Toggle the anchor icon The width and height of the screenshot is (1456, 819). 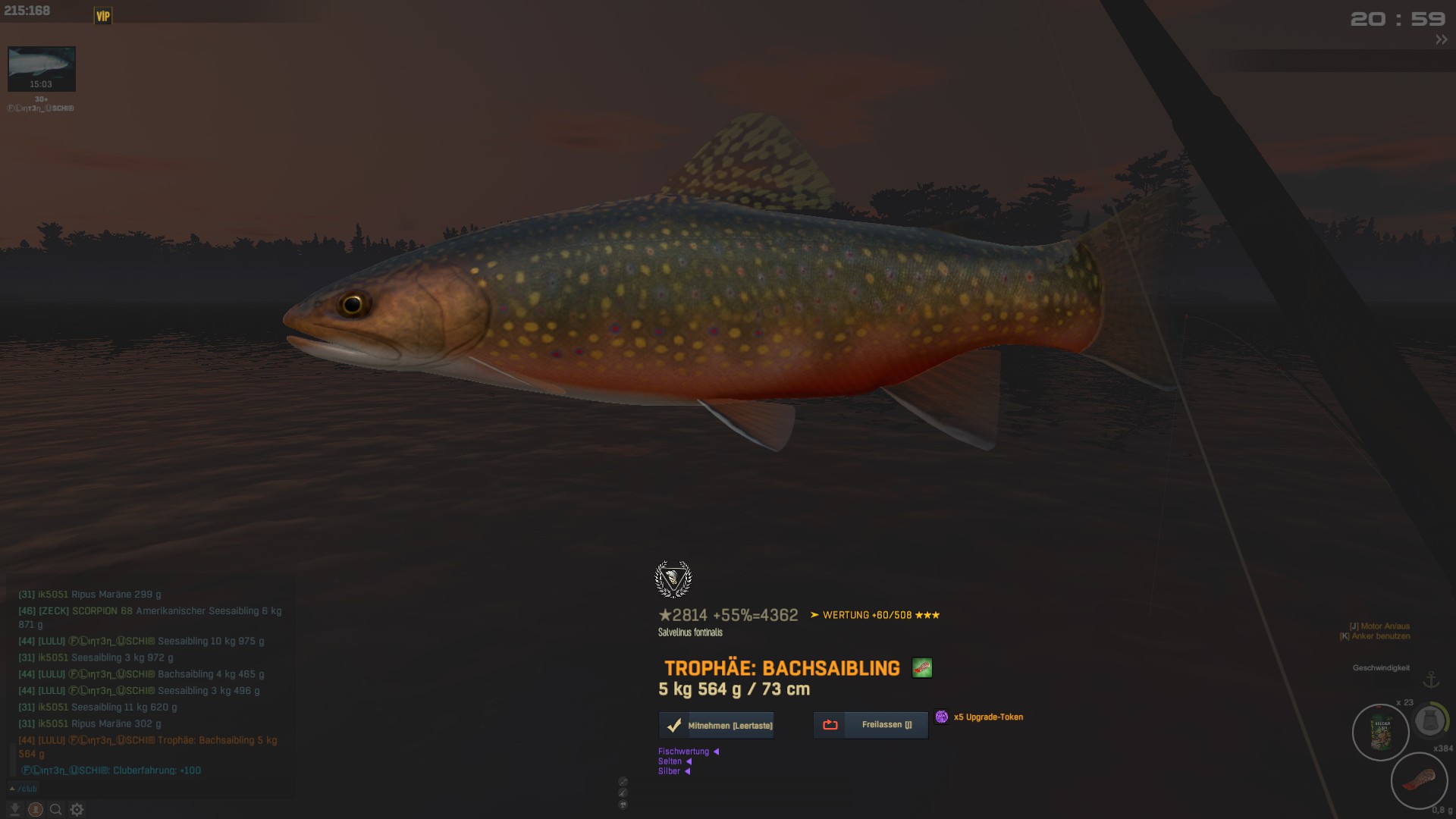(x=1430, y=679)
